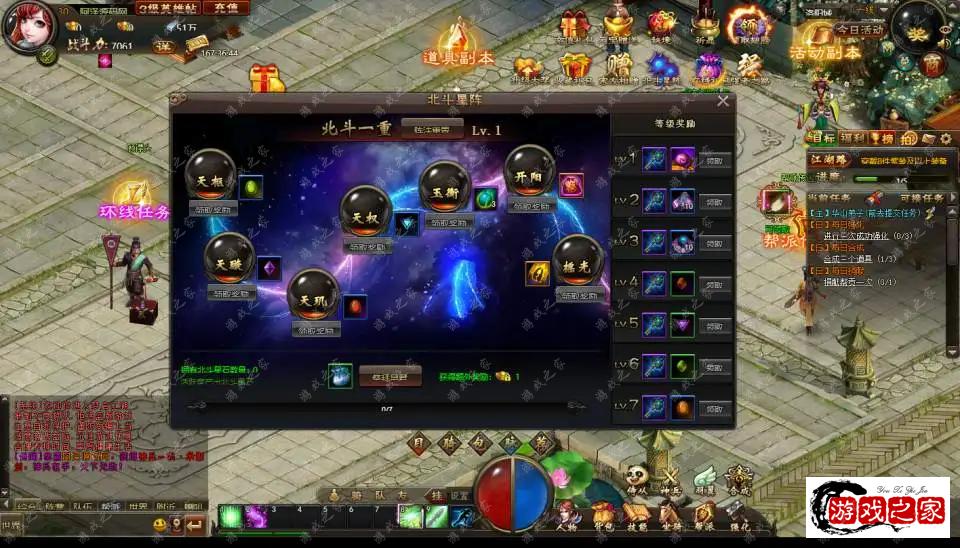This screenshot has width=960, height=548.
Task: Click the 充值 recharge button
Action: (226, 8)
